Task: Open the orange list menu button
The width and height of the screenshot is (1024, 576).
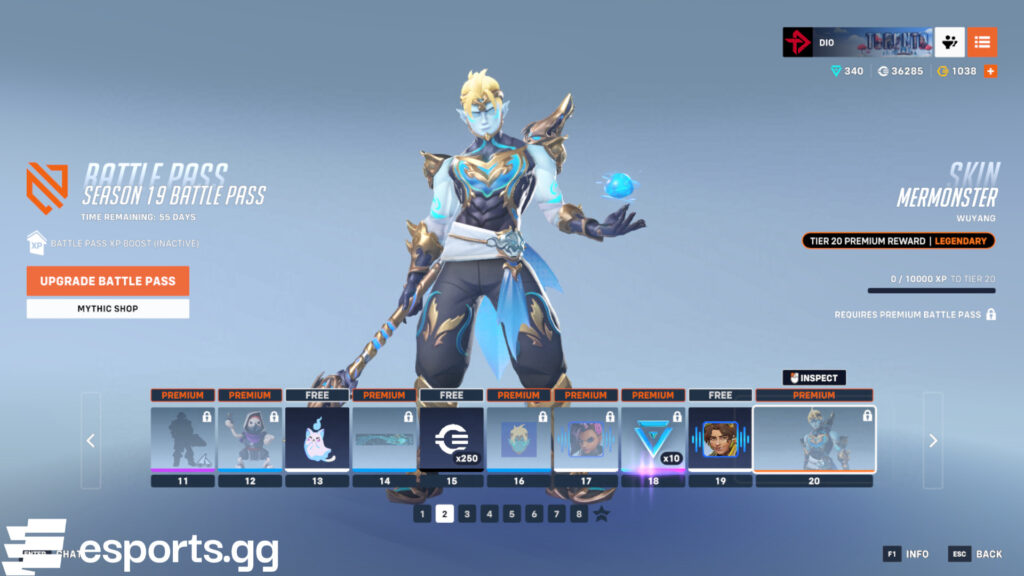Action: click(982, 42)
